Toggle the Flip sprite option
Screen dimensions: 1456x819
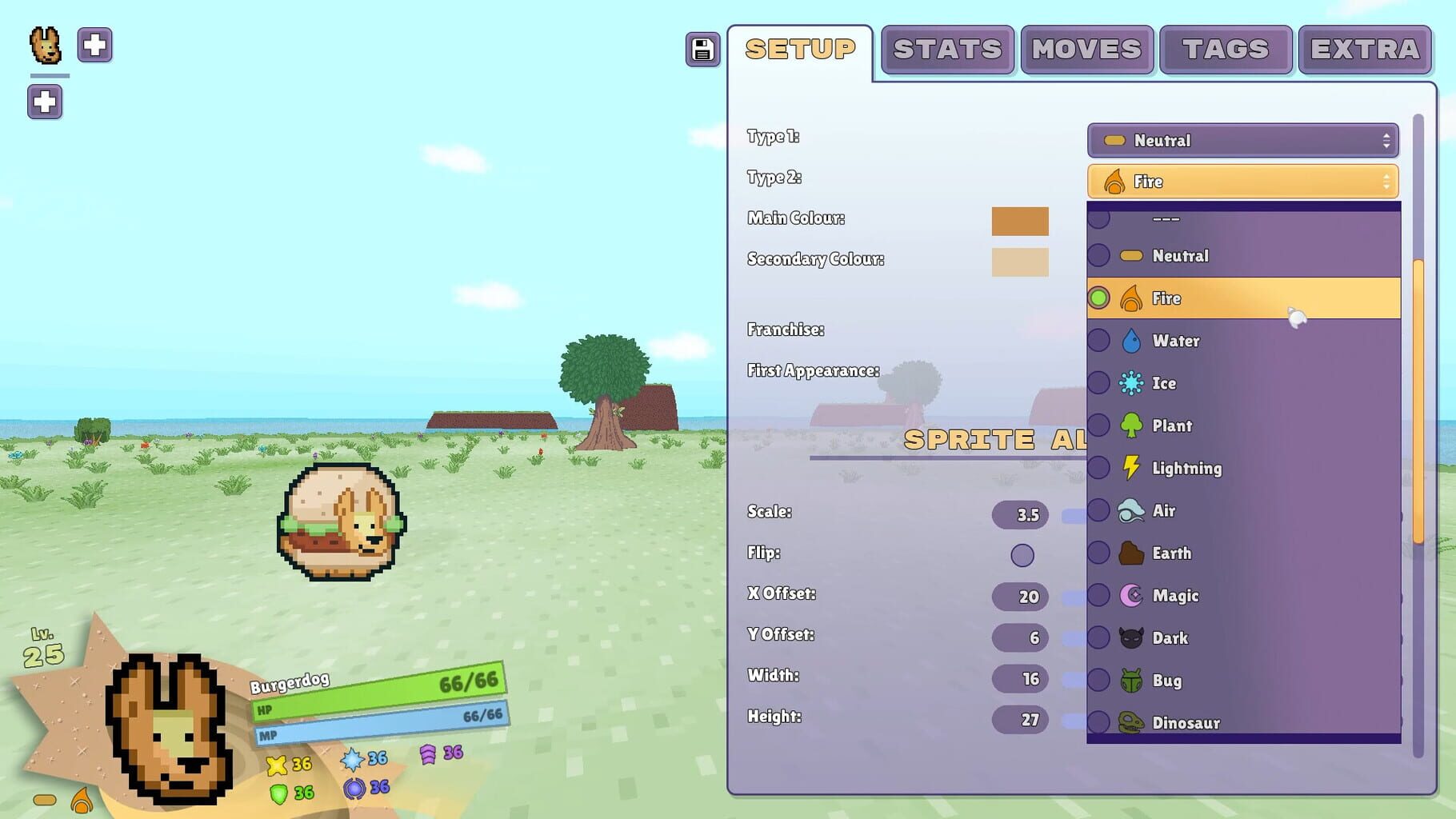coord(1022,554)
